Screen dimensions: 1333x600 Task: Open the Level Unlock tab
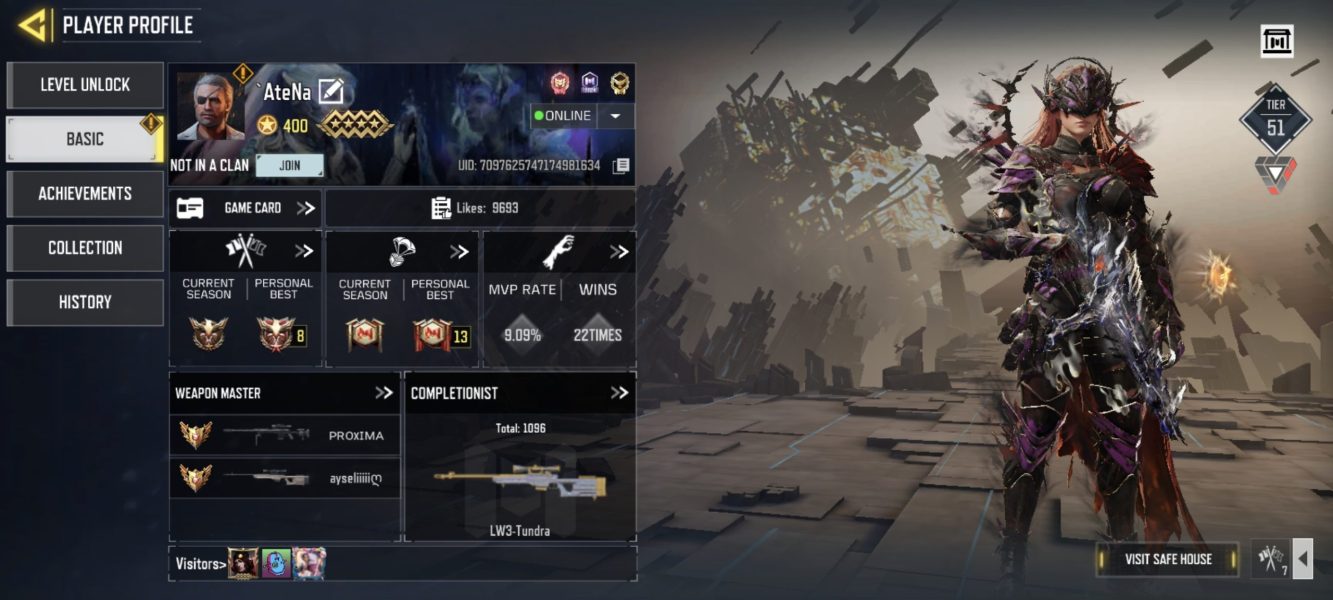(85, 85)
